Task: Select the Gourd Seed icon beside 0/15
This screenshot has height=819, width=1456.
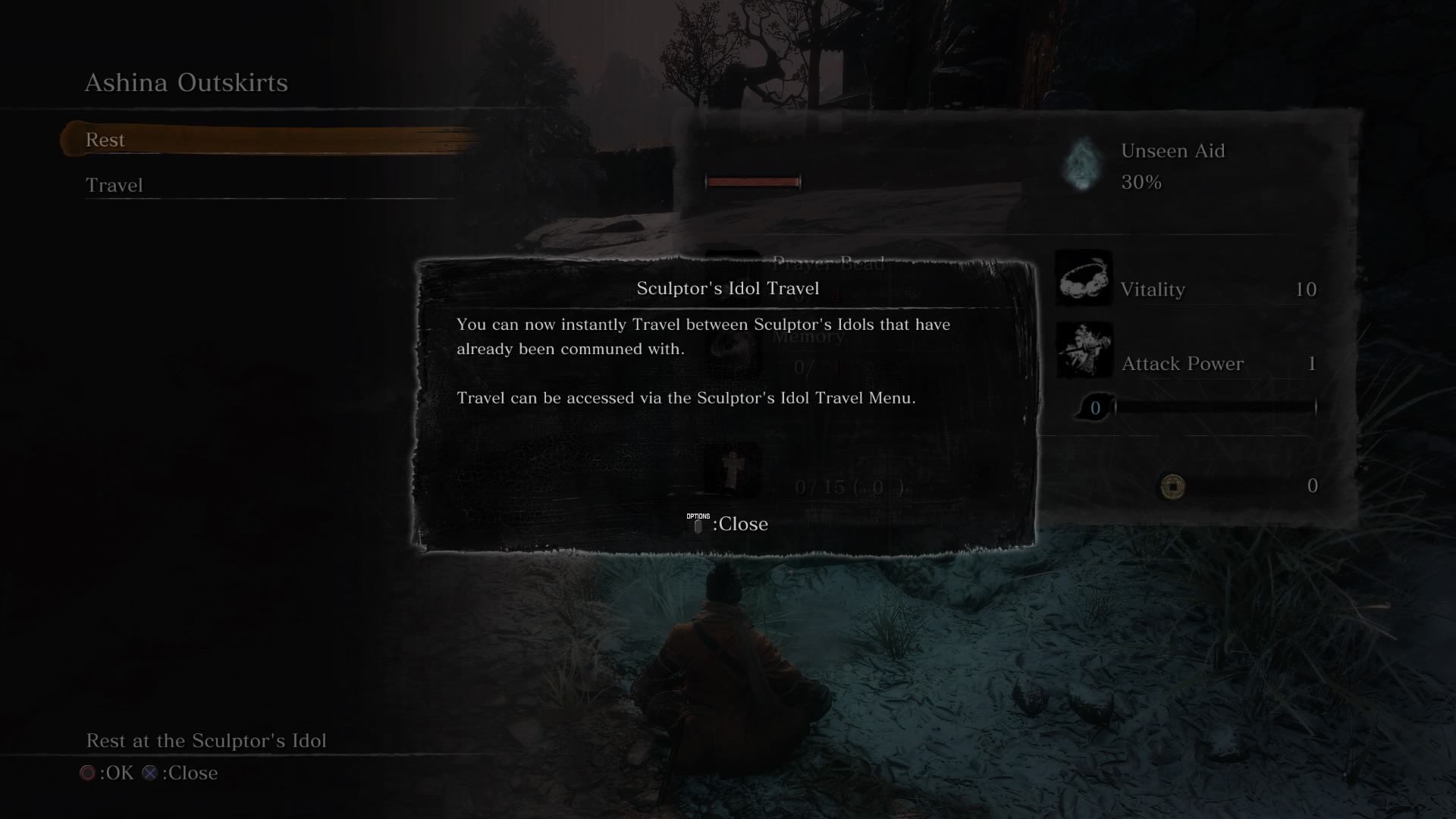Action: (x=734, y=470)
